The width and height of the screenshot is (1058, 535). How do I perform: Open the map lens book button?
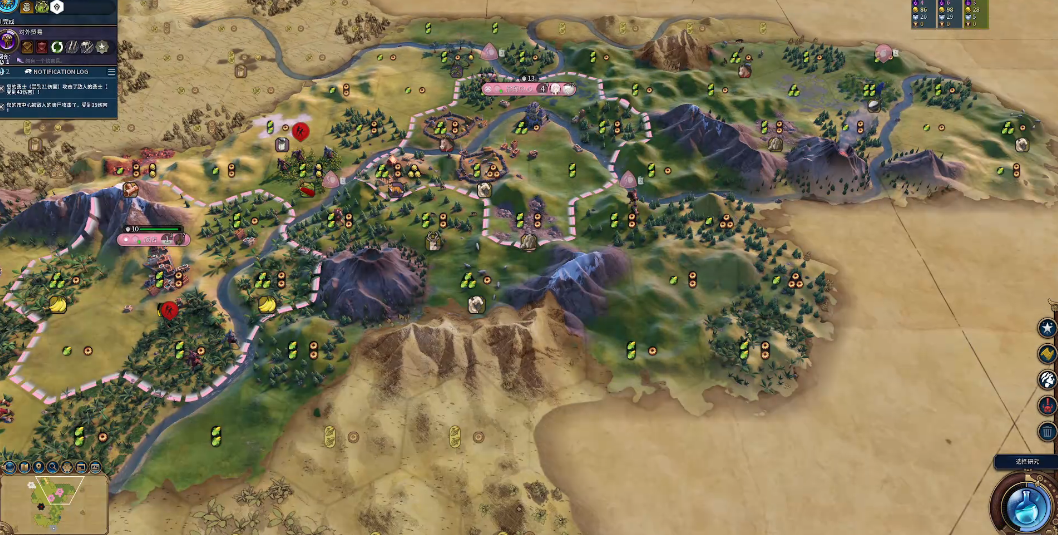(x=25, y=467)
